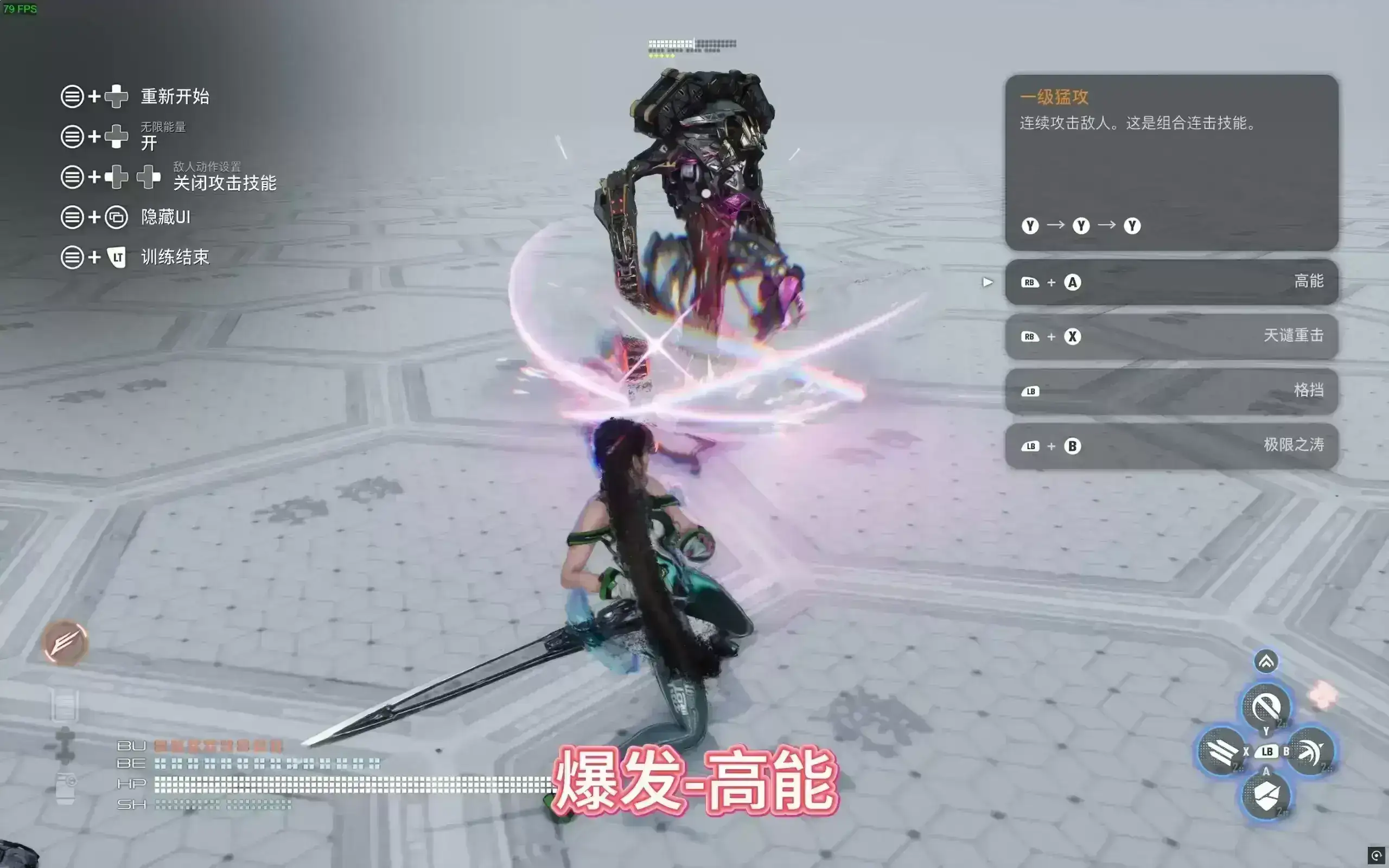Select the triple-slash skill icon next to X
The height and width of the screenshot is (868, 1389).
point(1221,752)
